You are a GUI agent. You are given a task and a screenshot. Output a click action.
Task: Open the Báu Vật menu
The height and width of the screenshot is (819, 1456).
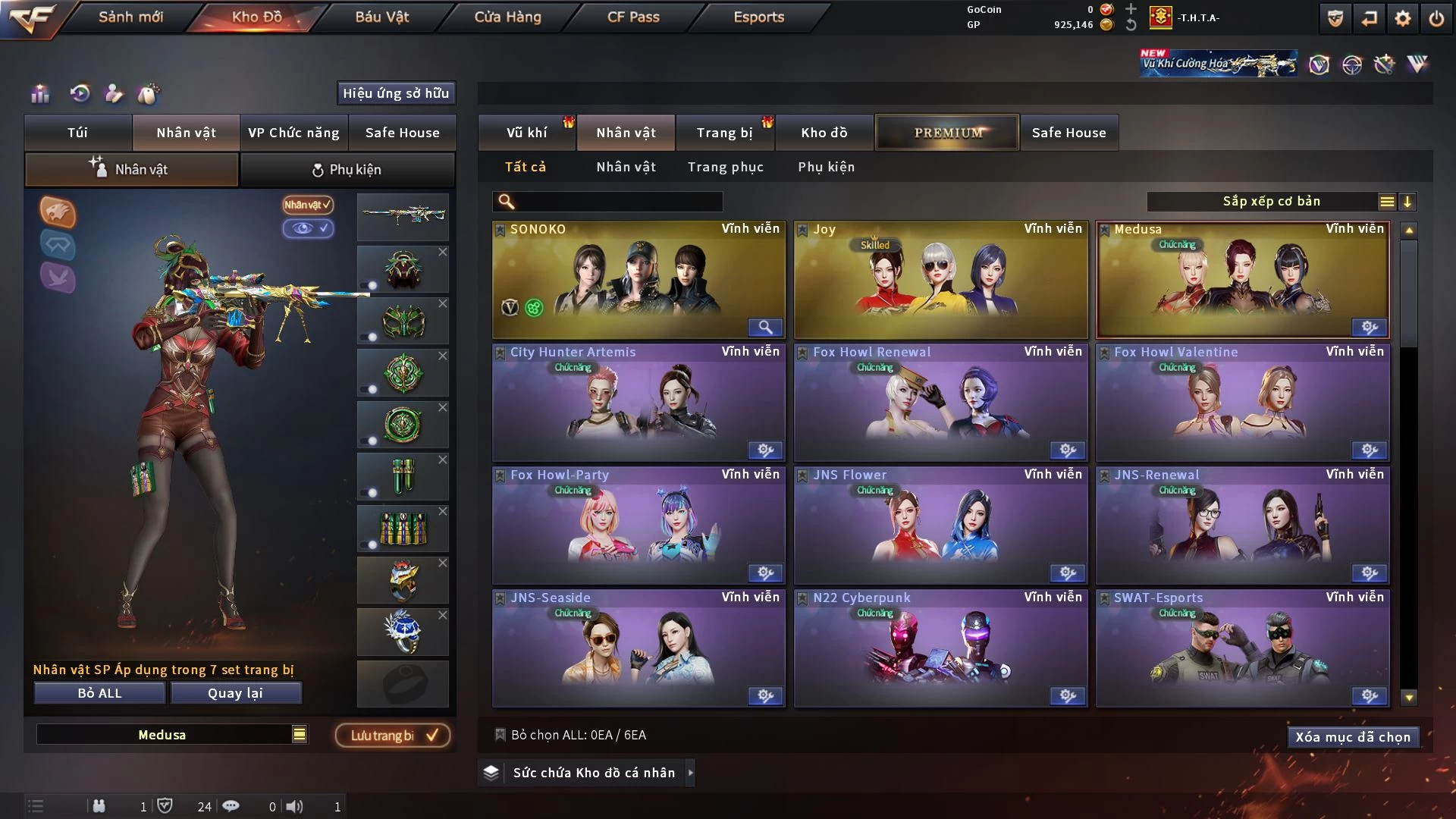pos(381,17)
